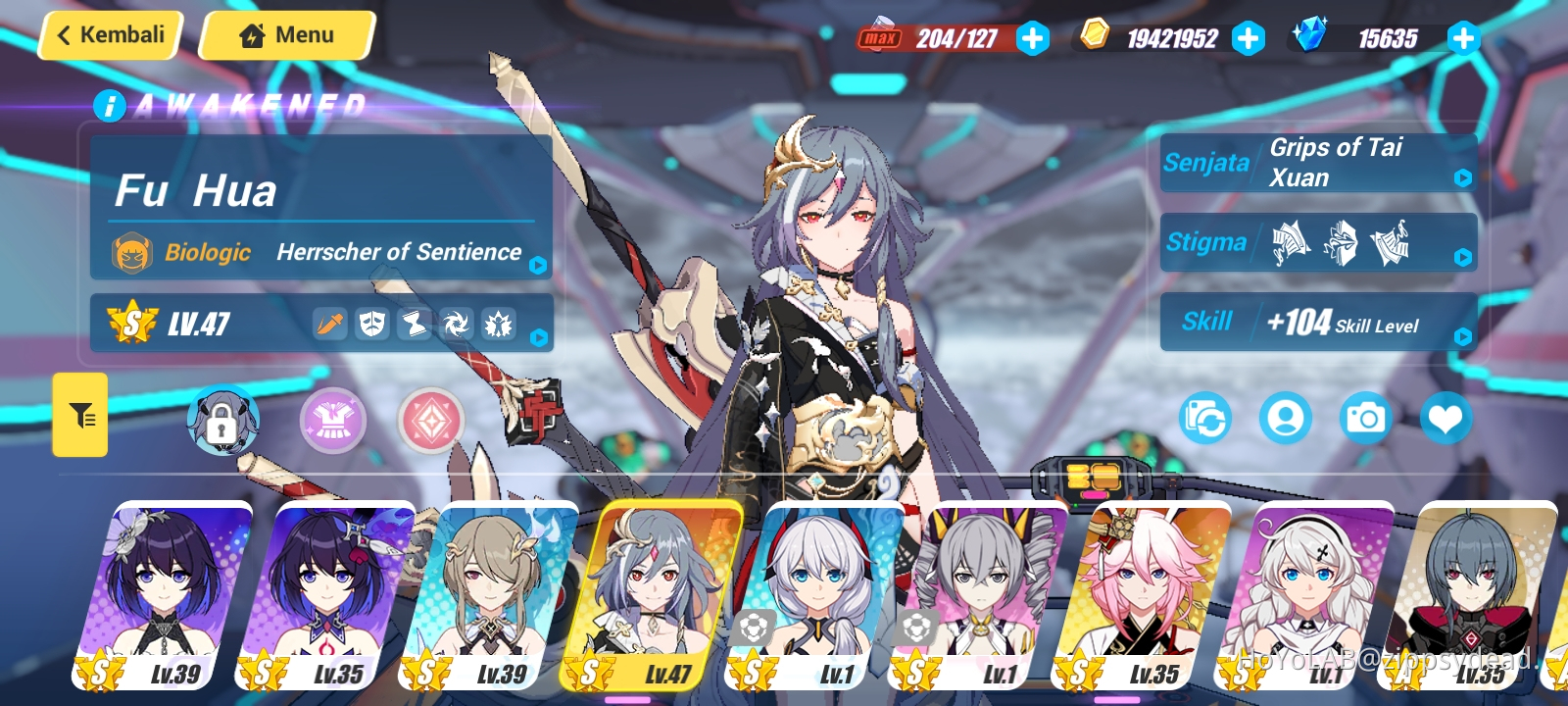Open the pink stigmata diamond icon

tap(428, 420)
